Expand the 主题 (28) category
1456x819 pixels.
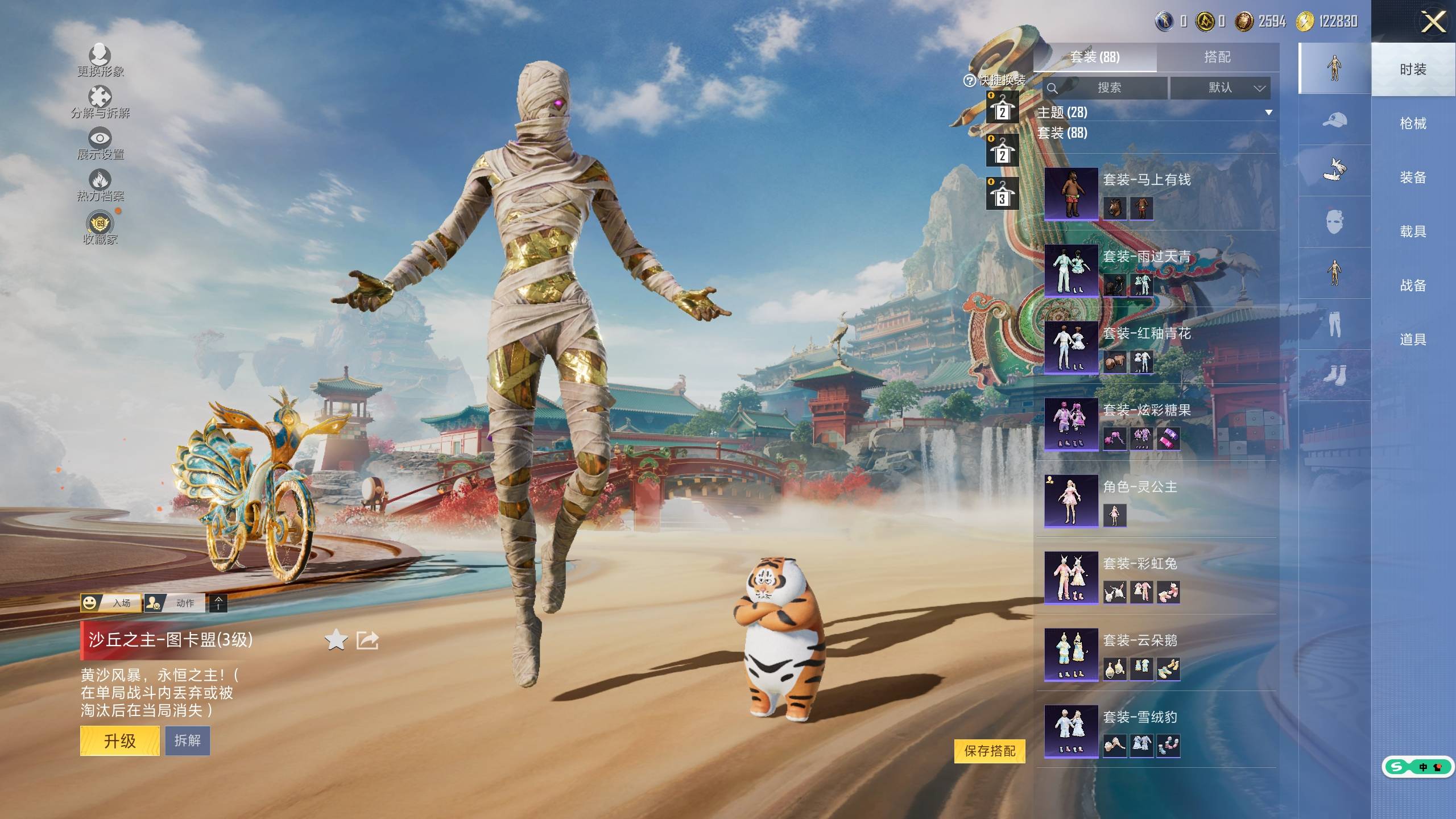[1155, 112]
